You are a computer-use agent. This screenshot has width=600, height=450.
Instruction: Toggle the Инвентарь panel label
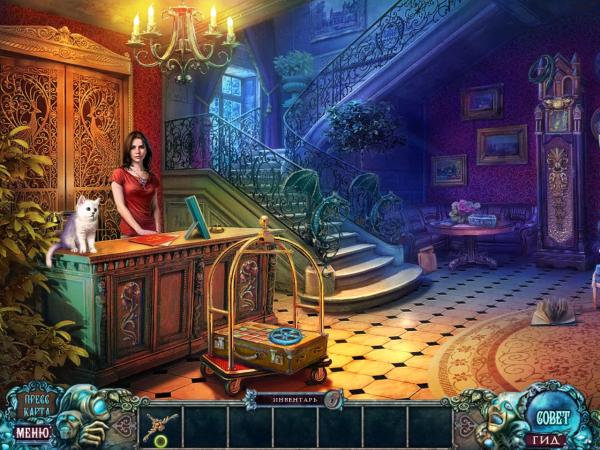(x=287, y=399)
